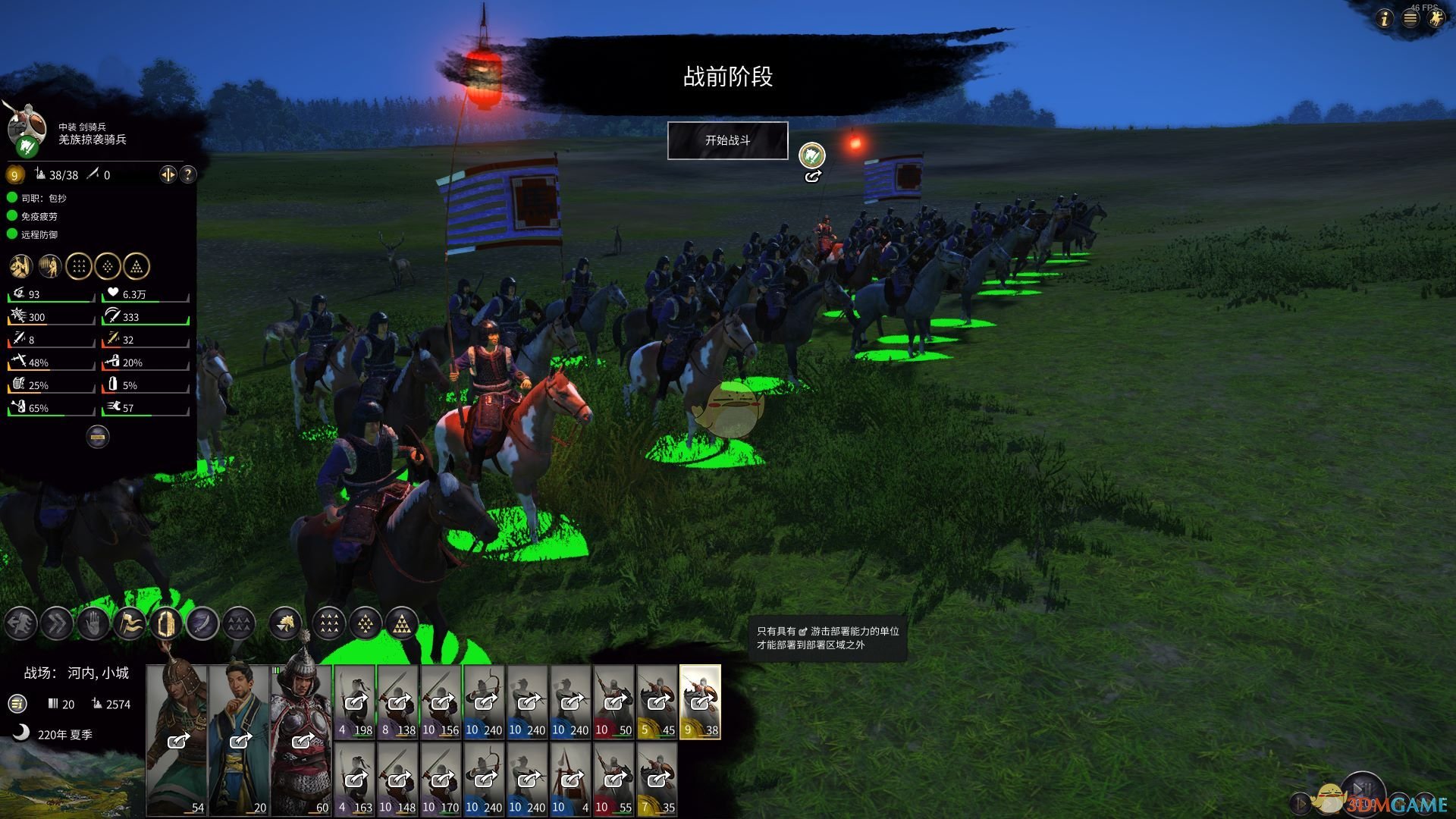The width and height of the screenshot is (1456, 819).
Task: Select the red-banner cavalry card with 55 men
Action: click(x=613, y=779)
